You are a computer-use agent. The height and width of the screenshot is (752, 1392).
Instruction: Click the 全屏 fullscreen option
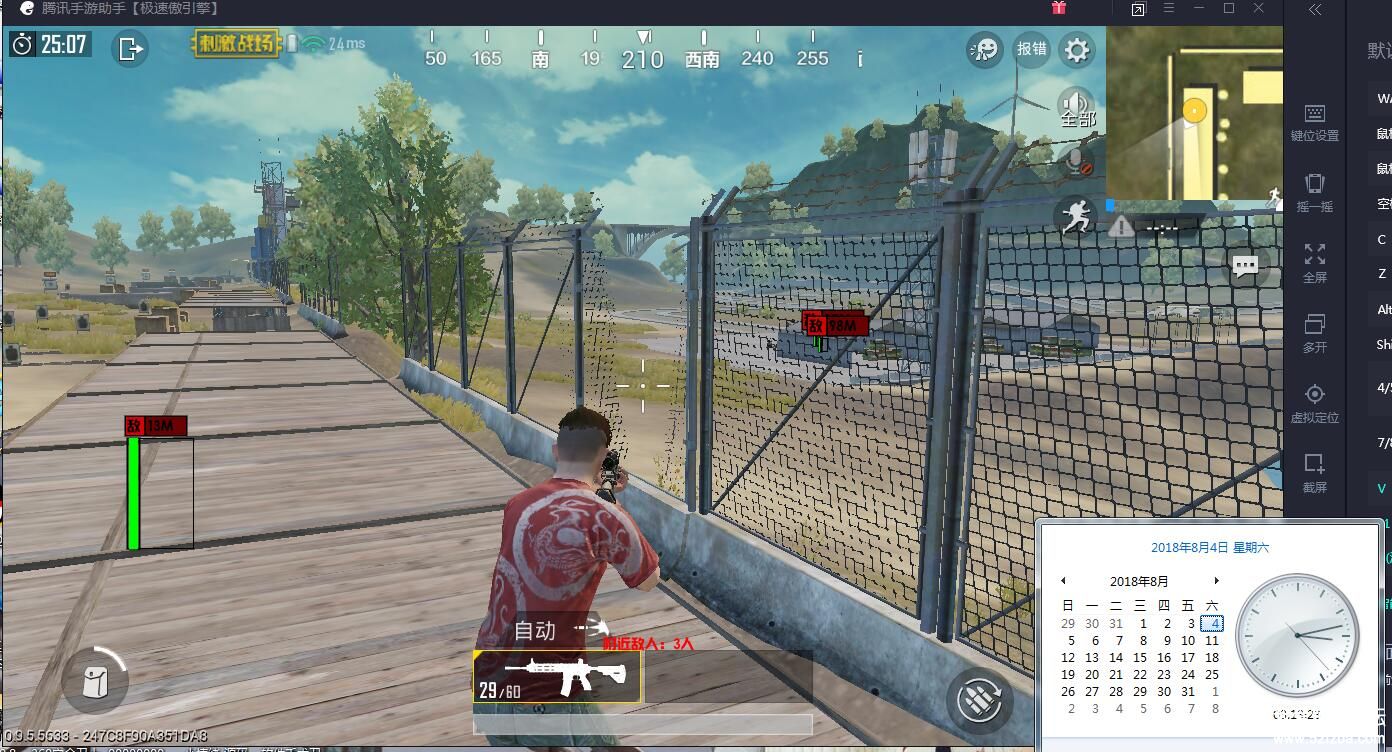(1314, 263)
